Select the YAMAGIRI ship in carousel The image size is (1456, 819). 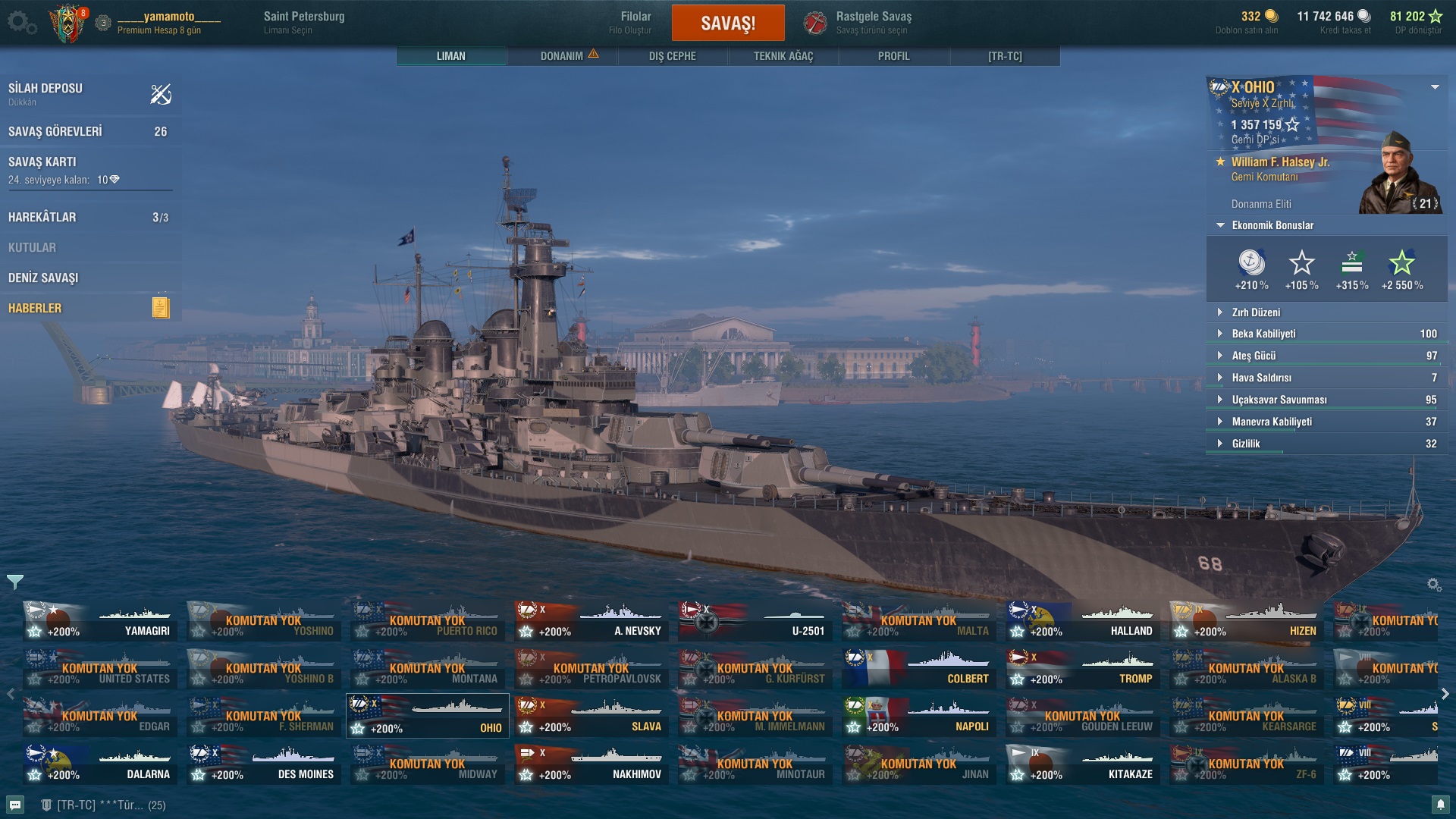tap(100, 621)
